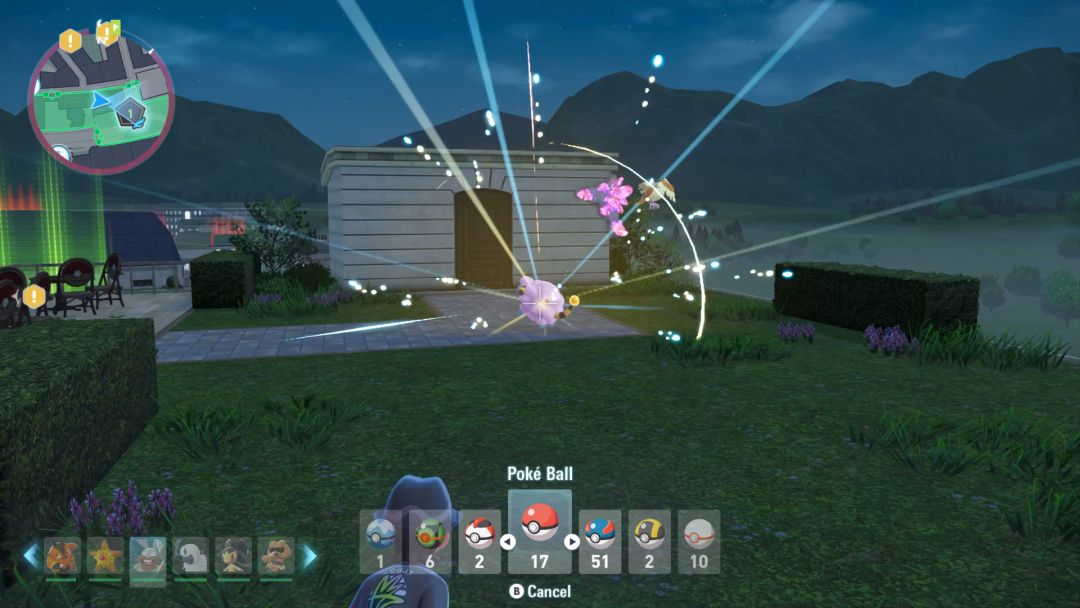The height and width of the screenshot is (608, 1080).
Task: Pick the Ultra Ball slot
Action: coord(649,542)
